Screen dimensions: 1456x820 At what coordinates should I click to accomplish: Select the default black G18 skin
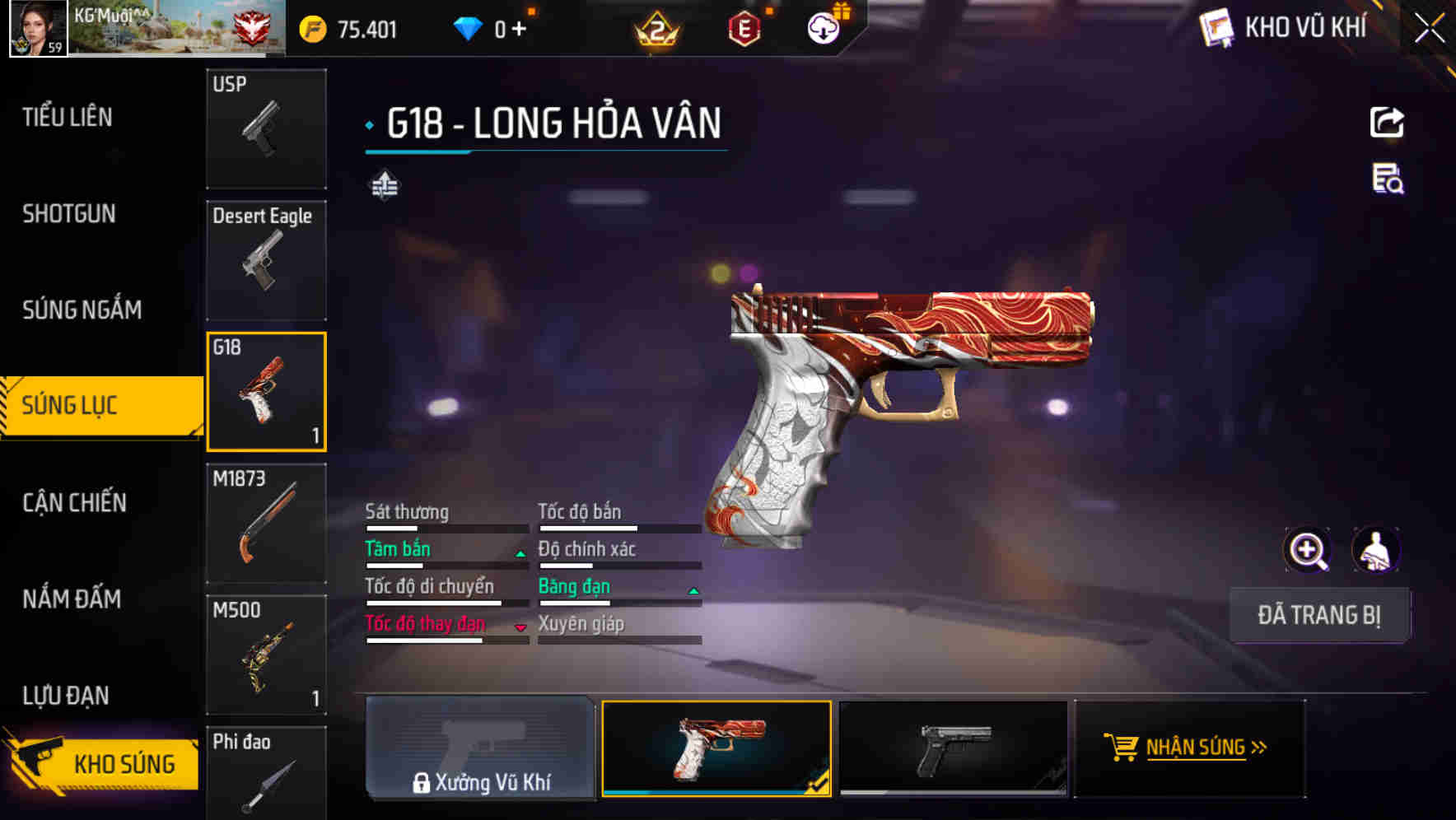click(953, 748)
